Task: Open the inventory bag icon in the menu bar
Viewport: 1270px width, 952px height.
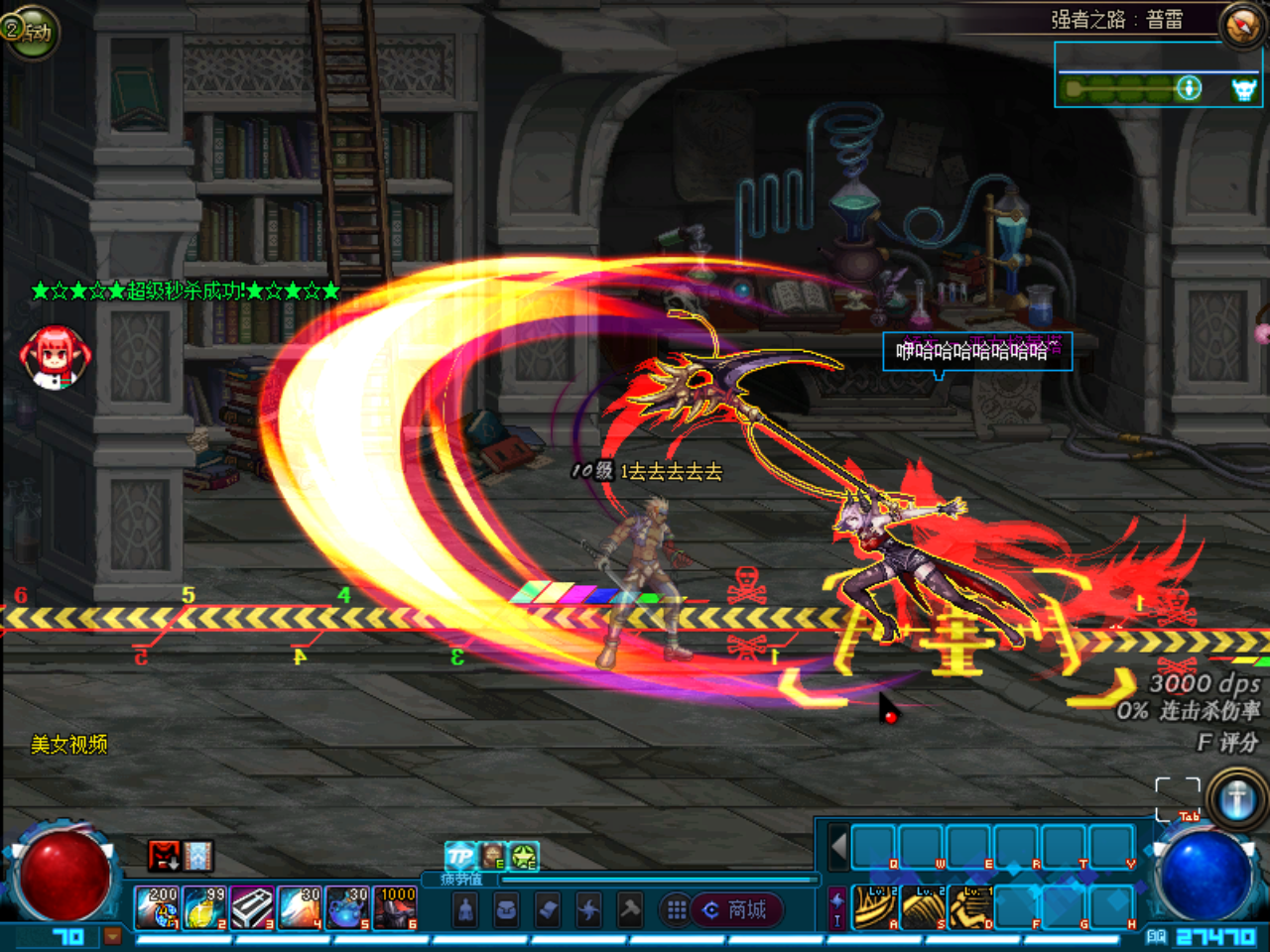Action: (505, 908)
